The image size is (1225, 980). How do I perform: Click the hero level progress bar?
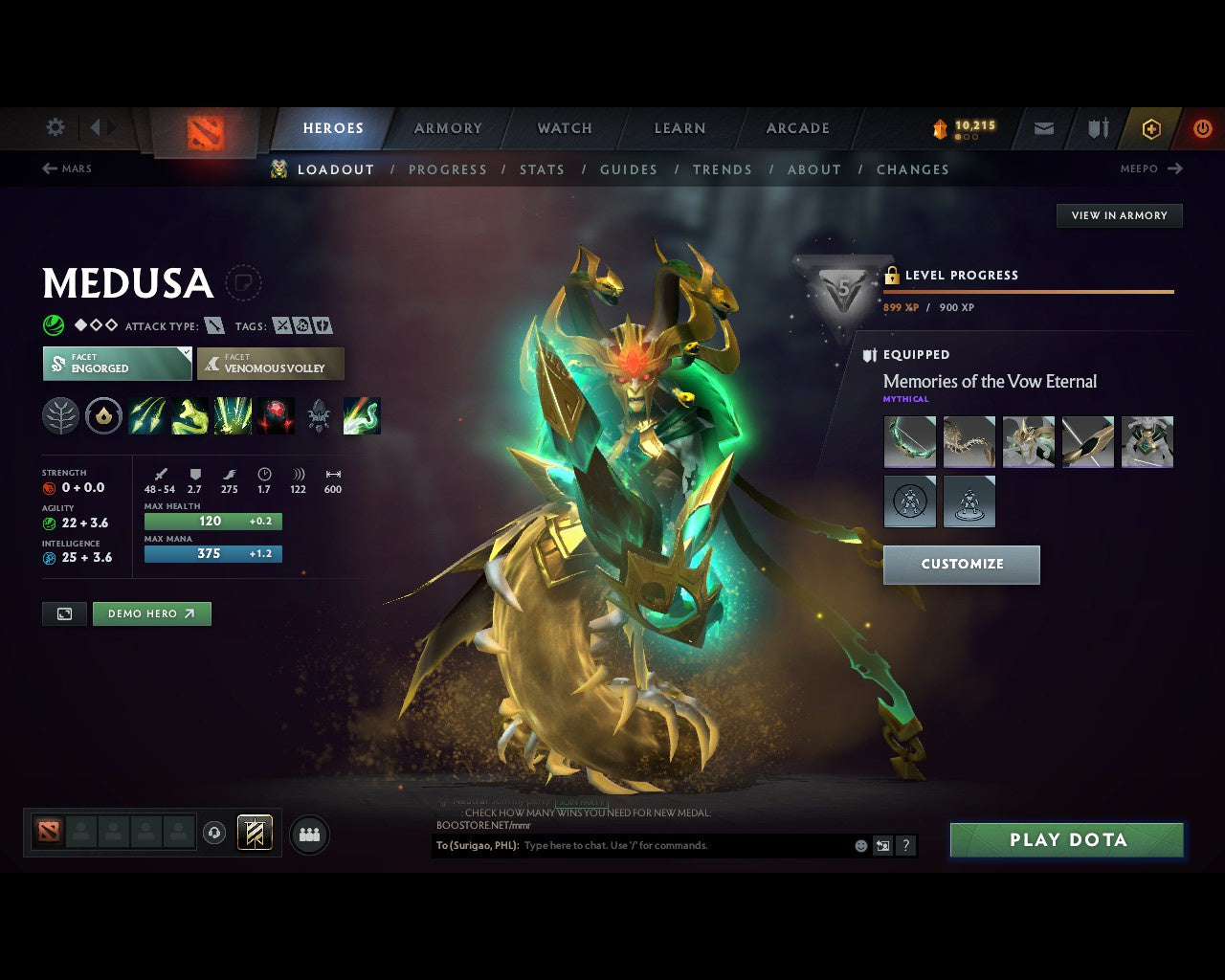pyautogui.click(x=1029, y=292)
